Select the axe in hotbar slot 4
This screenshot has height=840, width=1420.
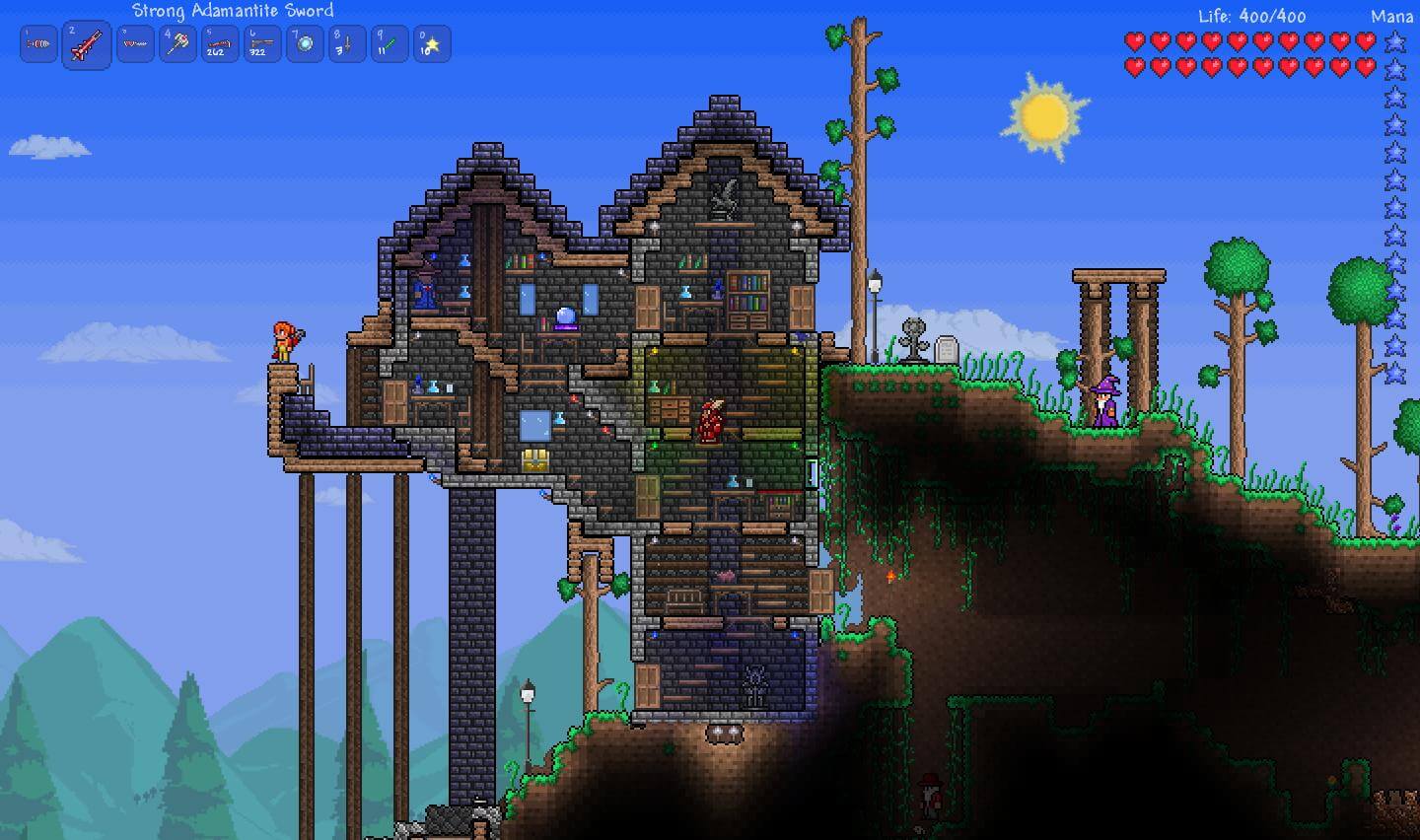(x=177, y=43)
